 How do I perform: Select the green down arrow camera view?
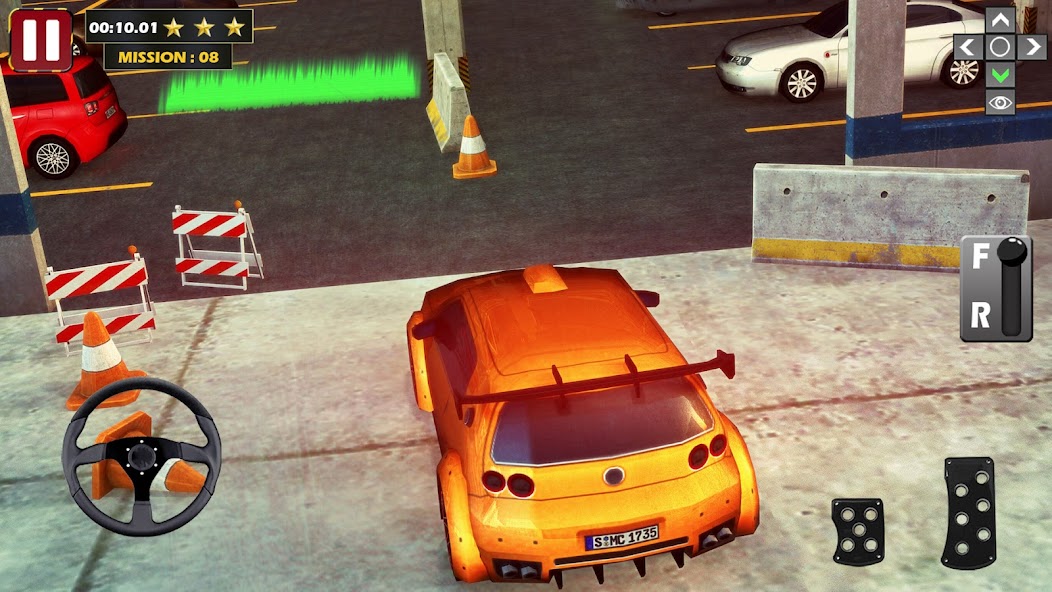(1000, 74)
